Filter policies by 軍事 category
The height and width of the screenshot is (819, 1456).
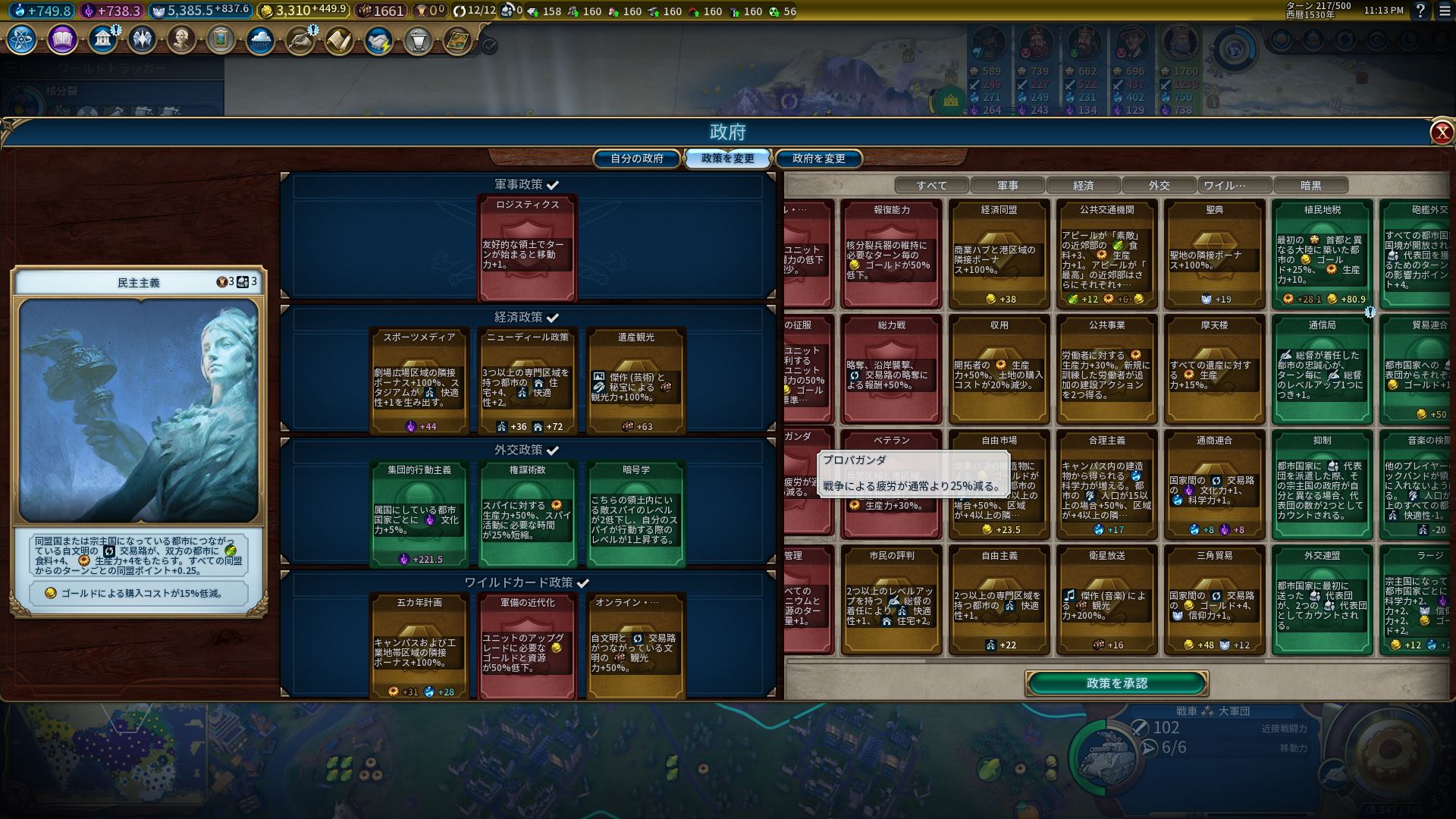tap(1007, 185)
